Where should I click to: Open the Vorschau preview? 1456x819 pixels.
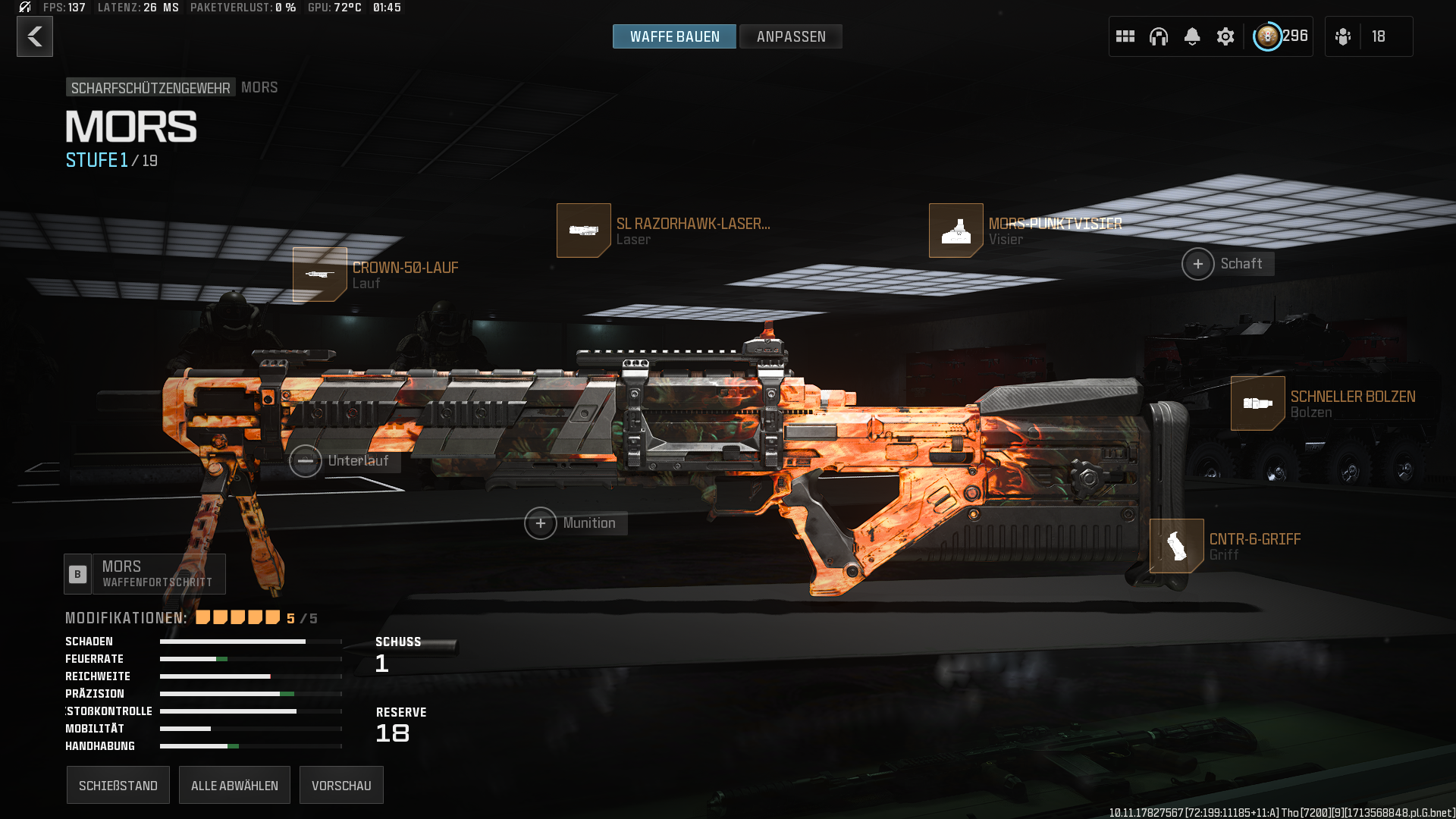pos(341,785)
